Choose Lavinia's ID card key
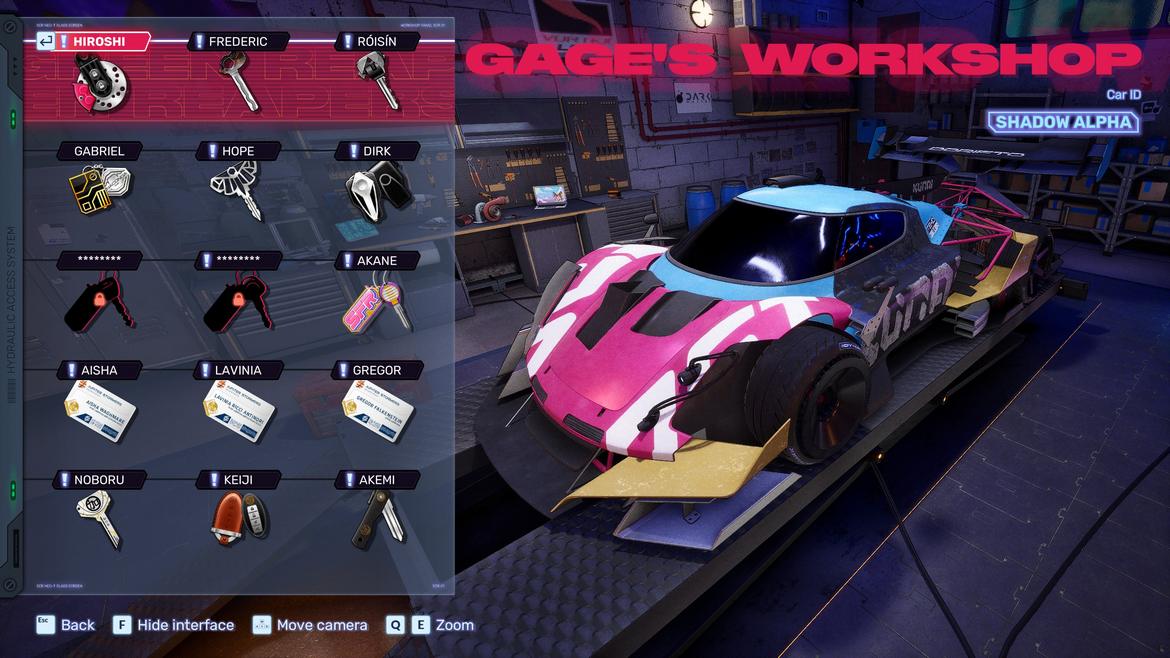Screen dimensions: 1170x658 tap(238, 408)
